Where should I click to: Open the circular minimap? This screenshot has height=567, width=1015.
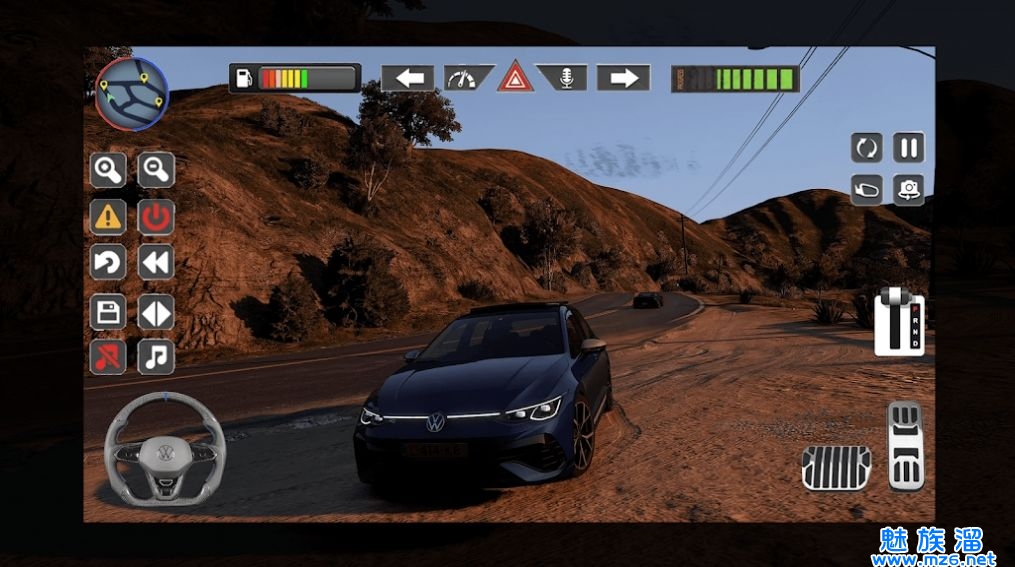(x=131, y=93)
